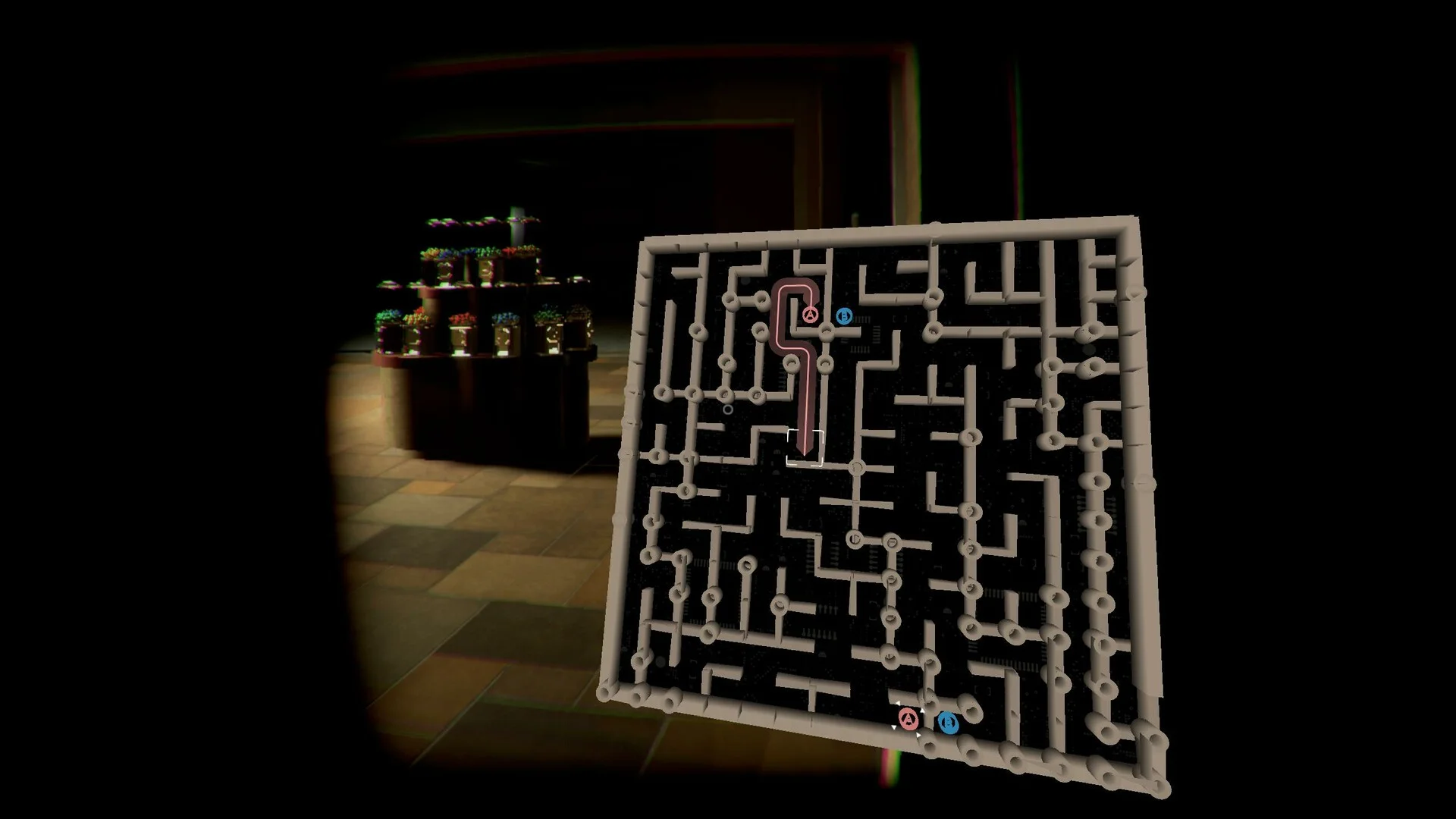The width and height of the screenshot is (1456, 819).
Task: Click the downward white triangle below the A badge
Action: click(x=894, y=727)
